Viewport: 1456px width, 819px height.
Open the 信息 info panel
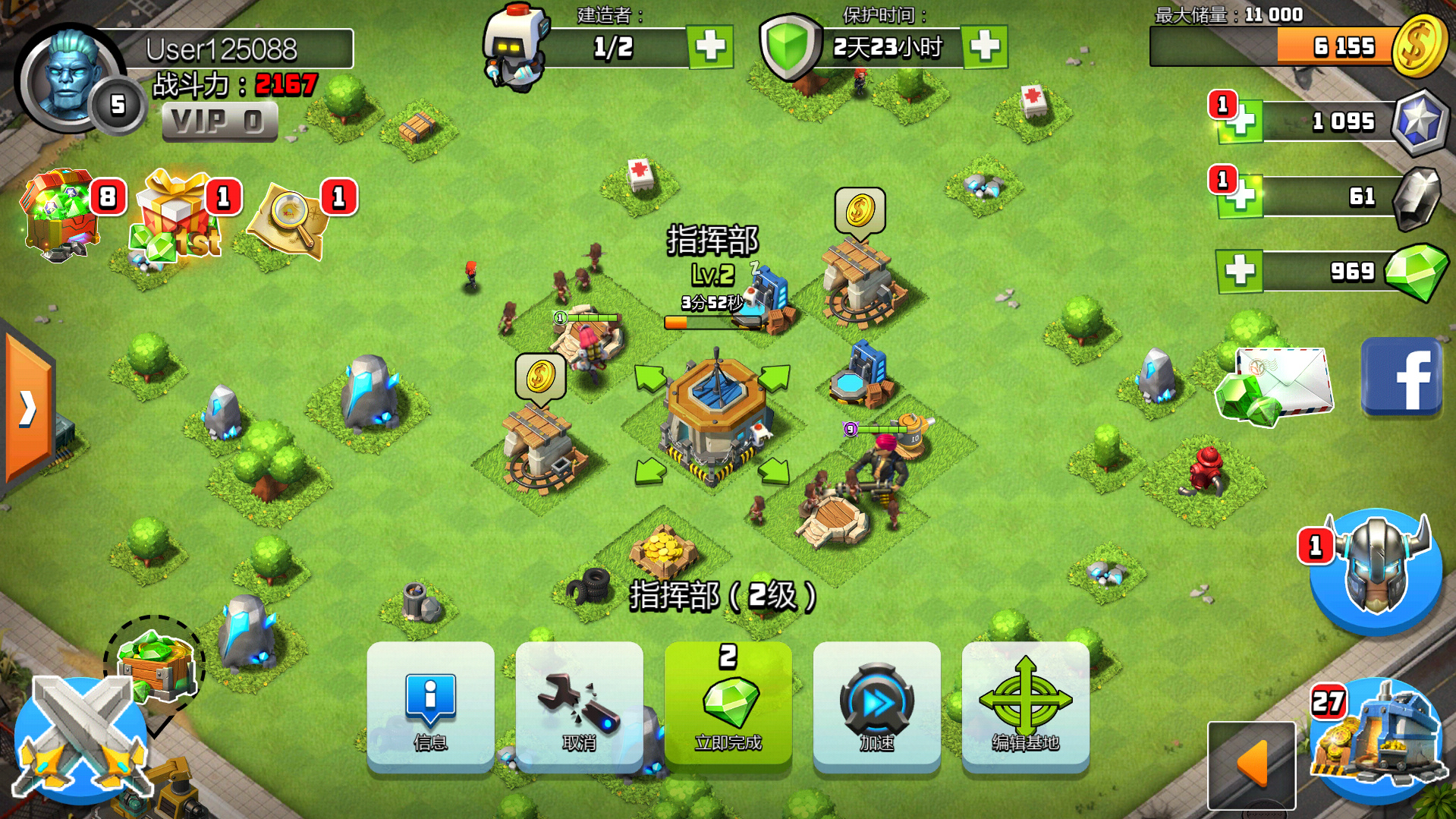click(430, 706)
